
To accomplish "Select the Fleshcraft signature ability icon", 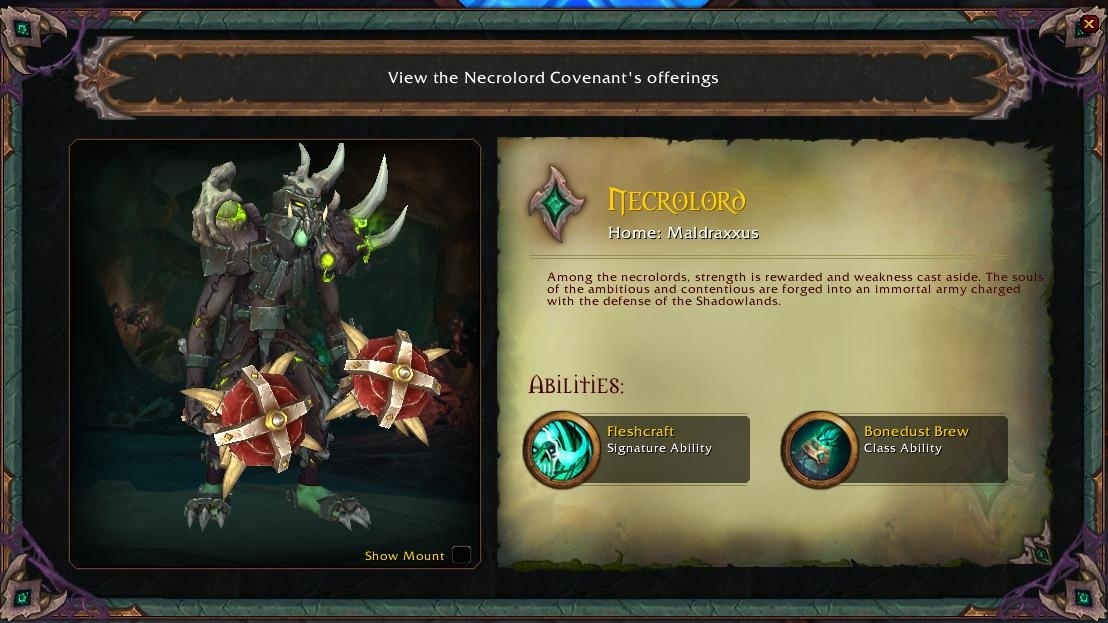I will coord(561,449).
